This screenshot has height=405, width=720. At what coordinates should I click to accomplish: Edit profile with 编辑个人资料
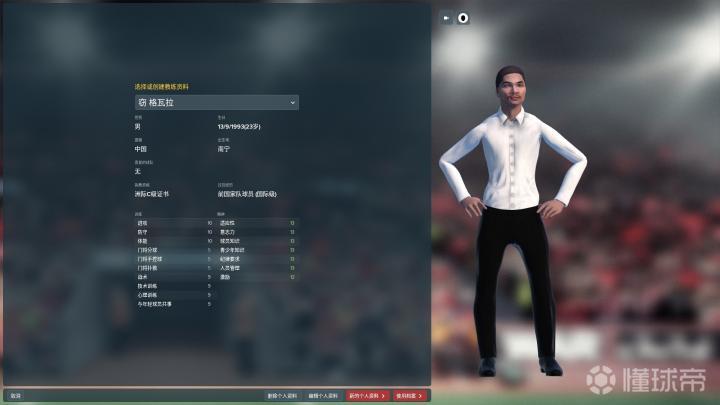[323, 396]
